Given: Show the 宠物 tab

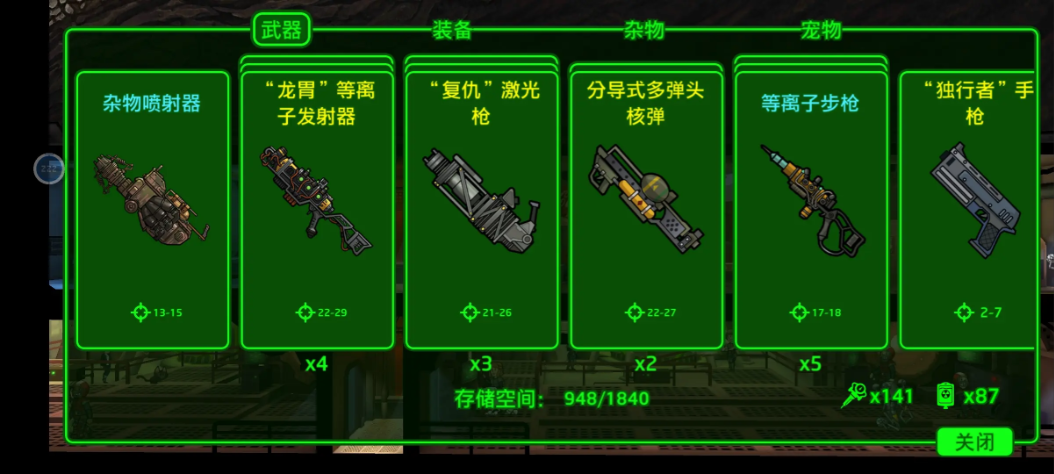Looking at the screenshot, I should click(x=821, y=30).
